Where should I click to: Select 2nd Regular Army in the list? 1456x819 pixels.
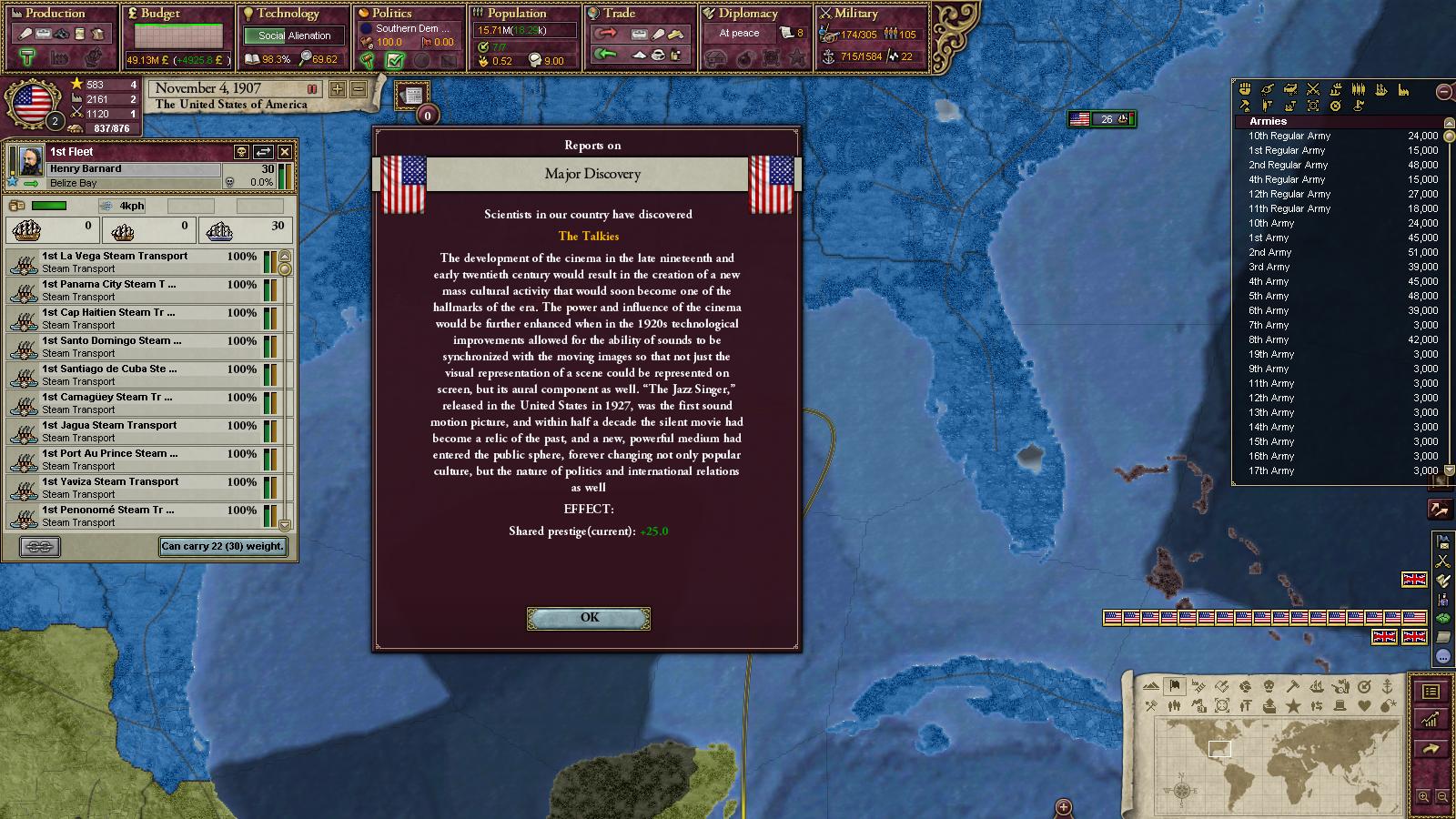(x=1288, y=165)
